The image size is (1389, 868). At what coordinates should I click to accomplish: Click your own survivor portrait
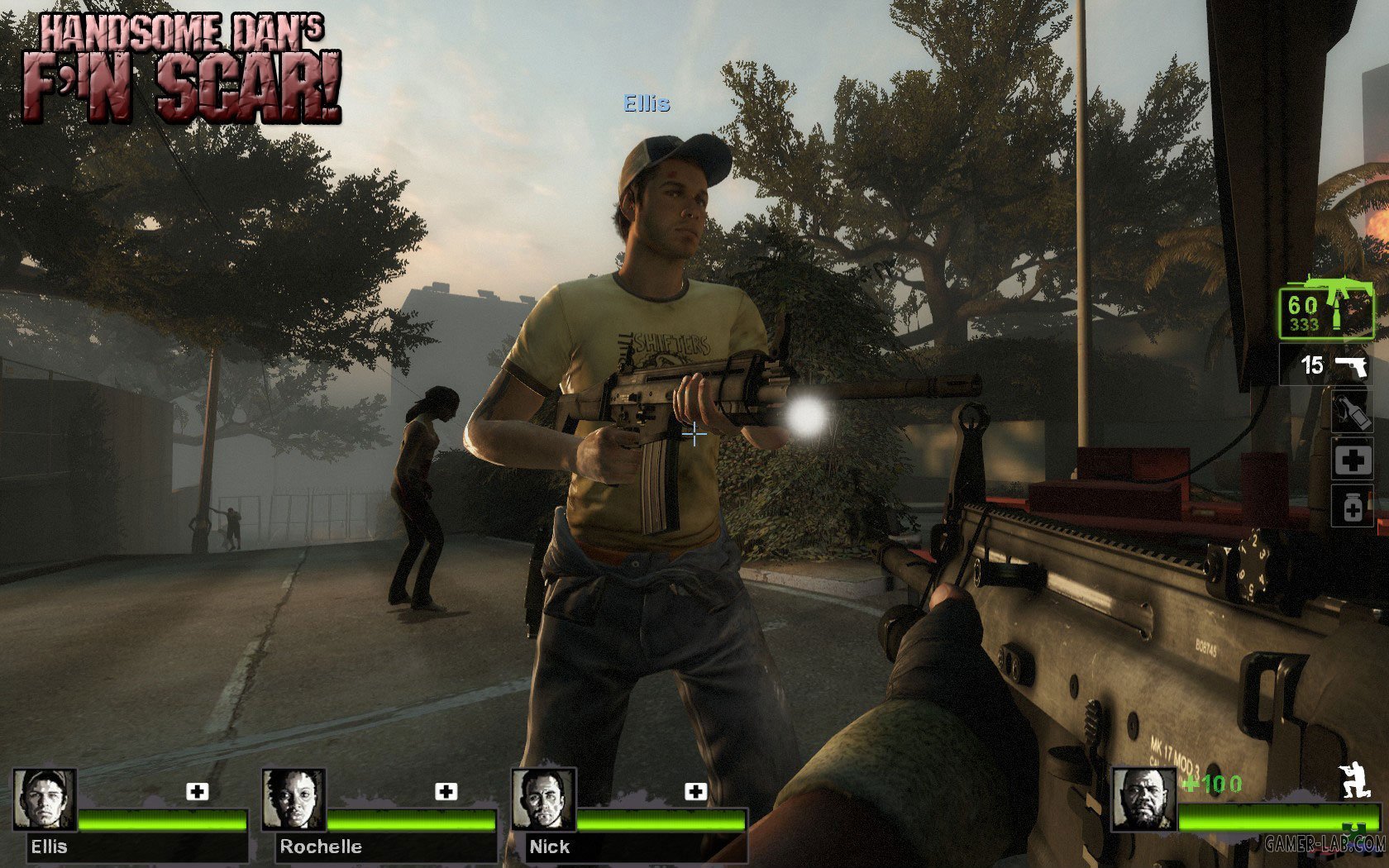click(x=1143, y=799)
